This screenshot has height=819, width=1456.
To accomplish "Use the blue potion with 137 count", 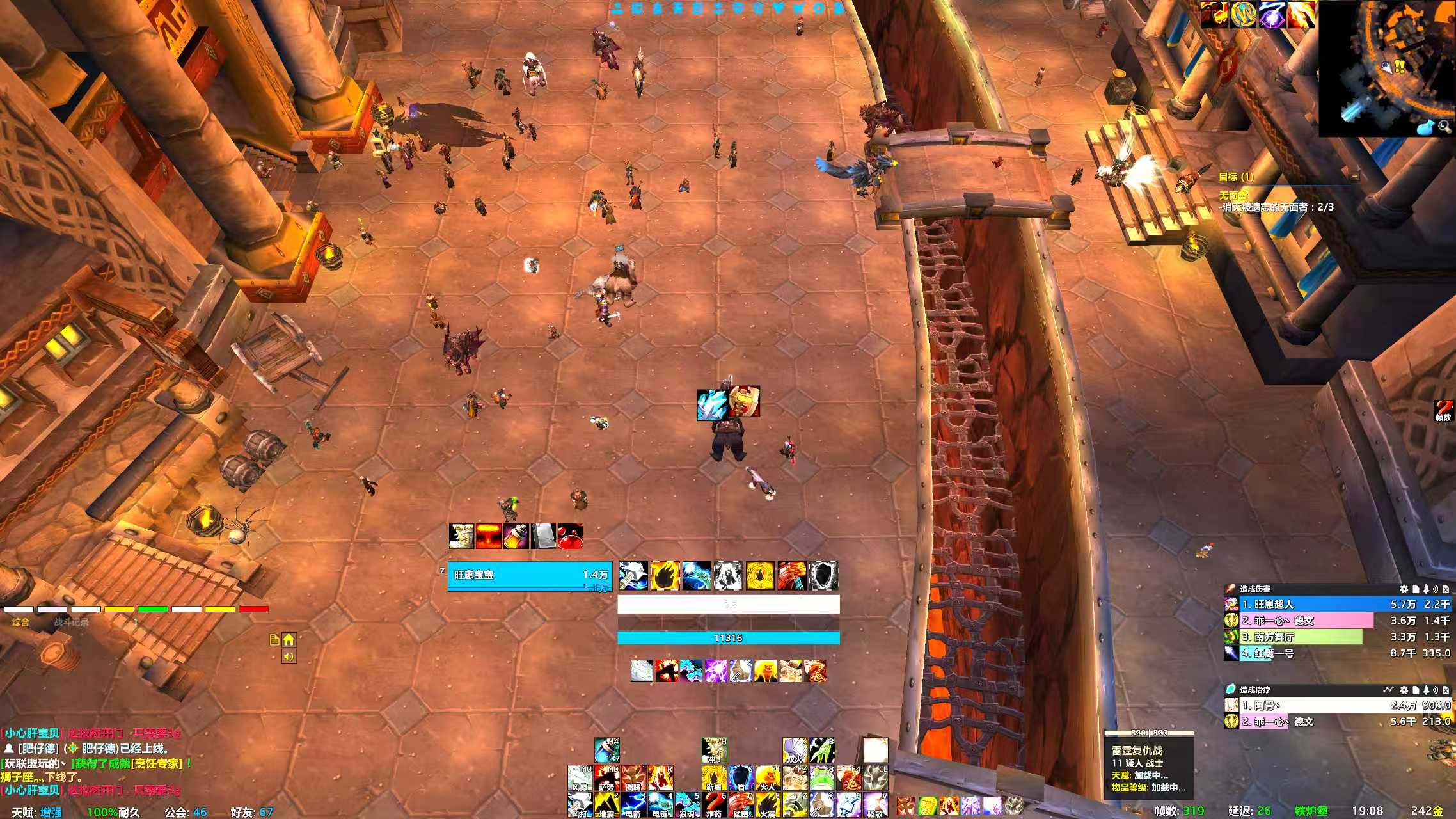I will [x=606, y=750].
